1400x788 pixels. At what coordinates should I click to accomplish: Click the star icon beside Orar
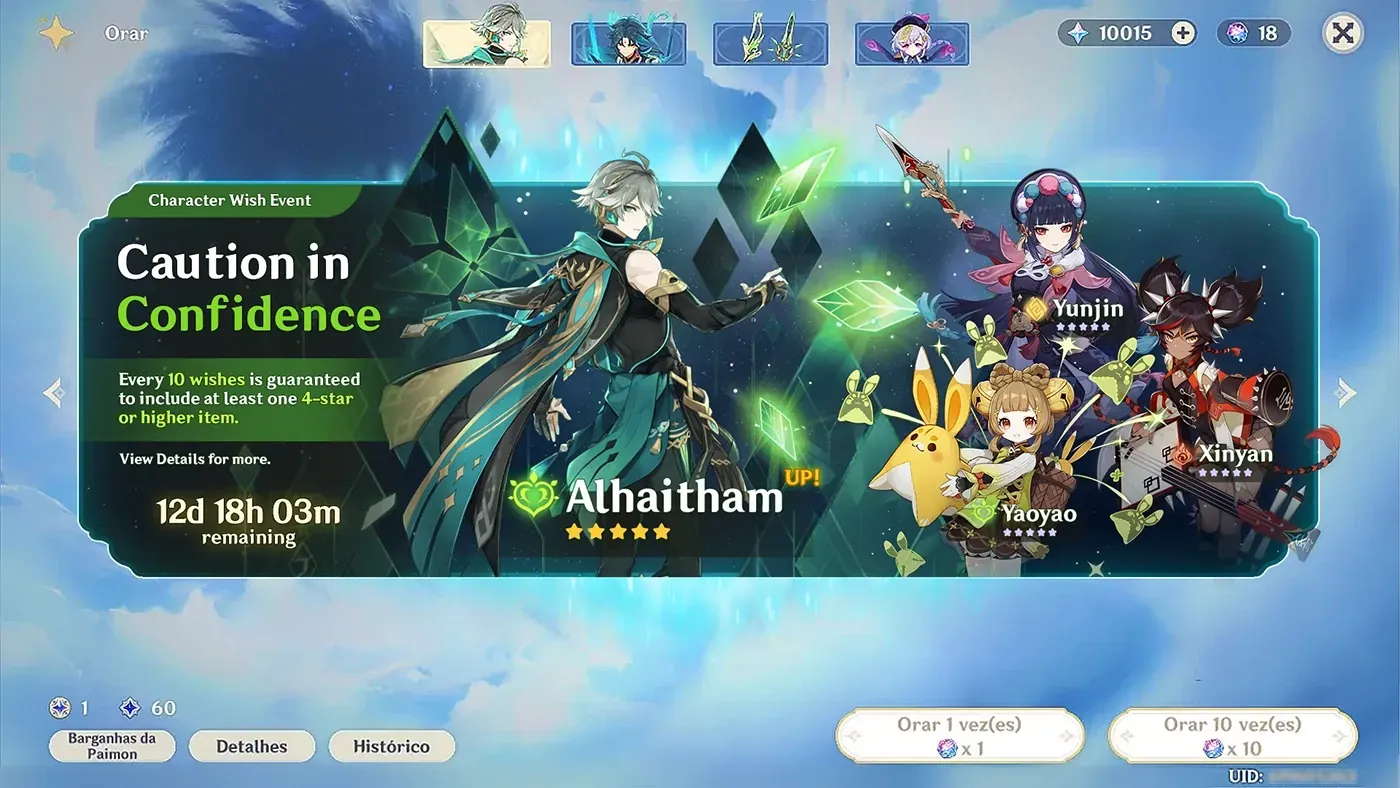(56, 33)
